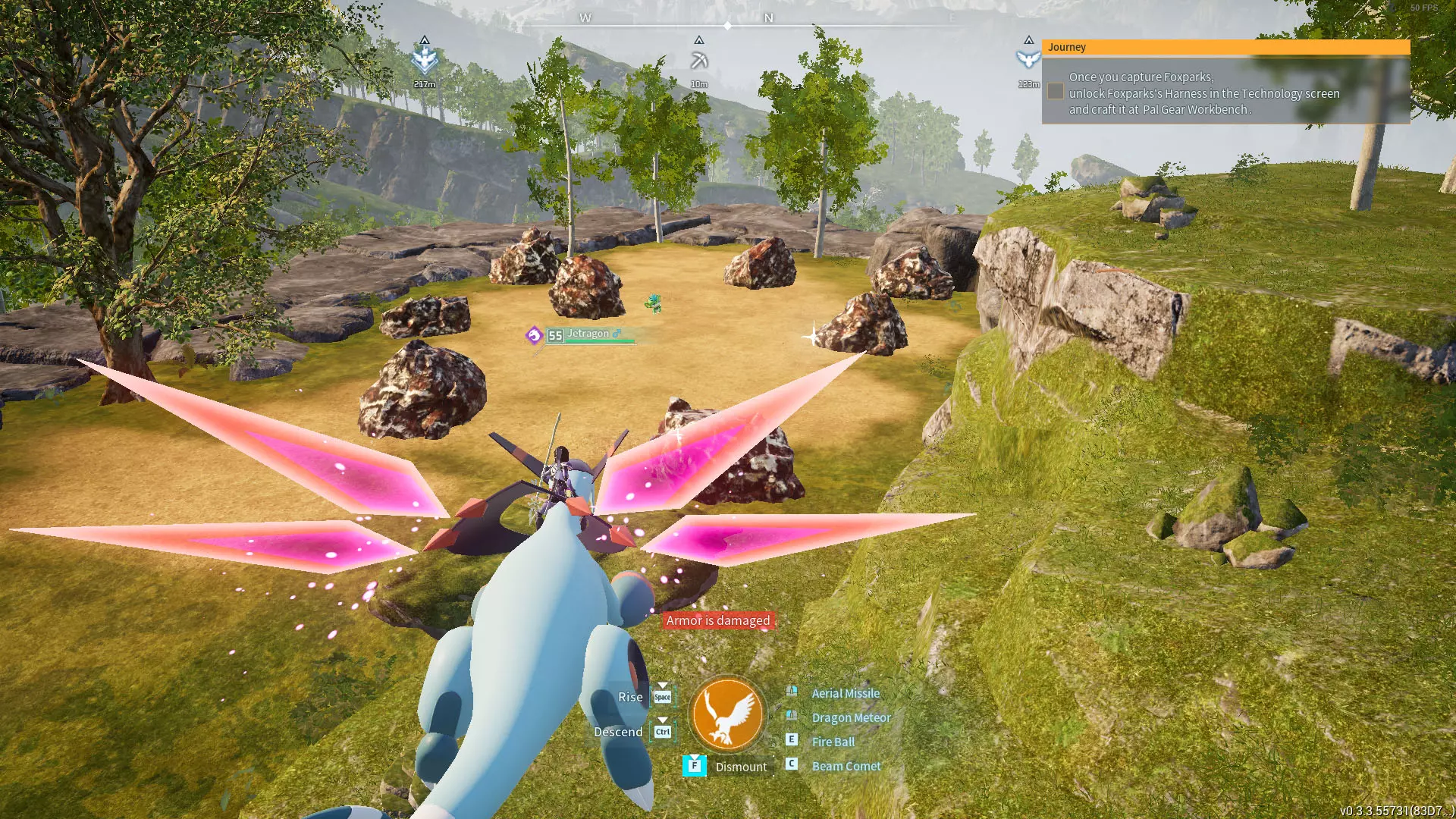
Task: Choose the Aerial Missile skill
Action: pyautogui.click(x=845, y=693)
